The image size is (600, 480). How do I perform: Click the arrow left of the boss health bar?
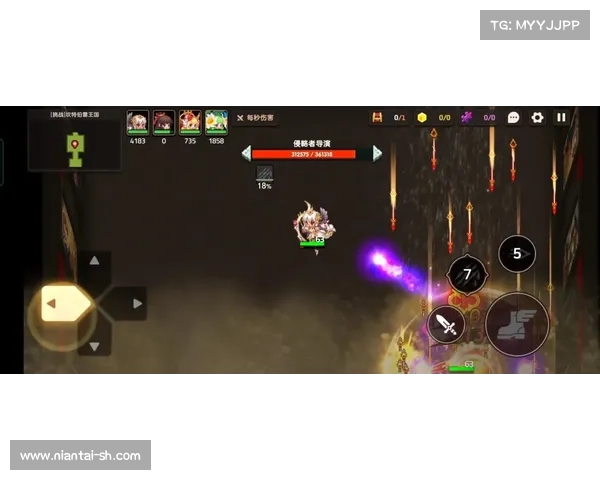coord(246,153)
